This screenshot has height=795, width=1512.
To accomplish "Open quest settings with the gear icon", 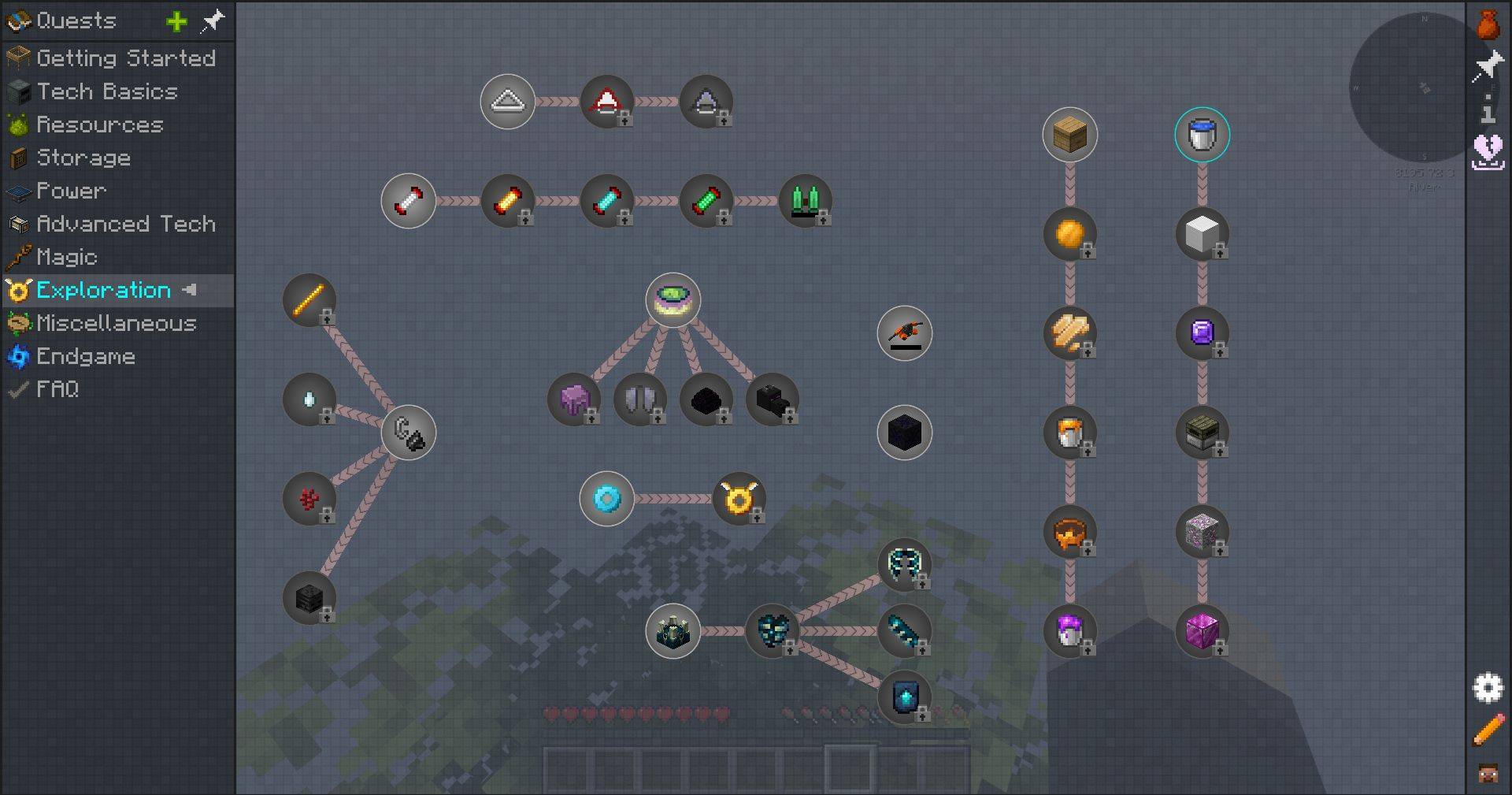I will (x=1488, y=688).
